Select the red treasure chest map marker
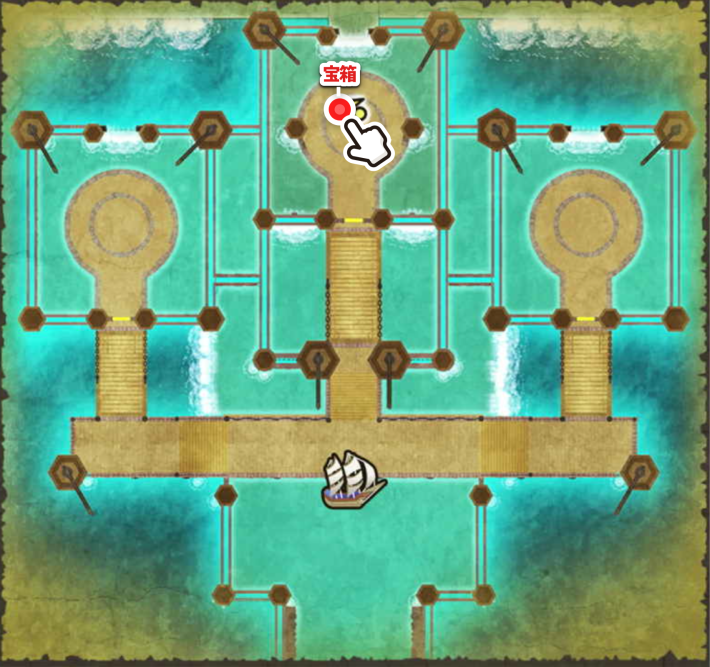 [x=339, y=109]
